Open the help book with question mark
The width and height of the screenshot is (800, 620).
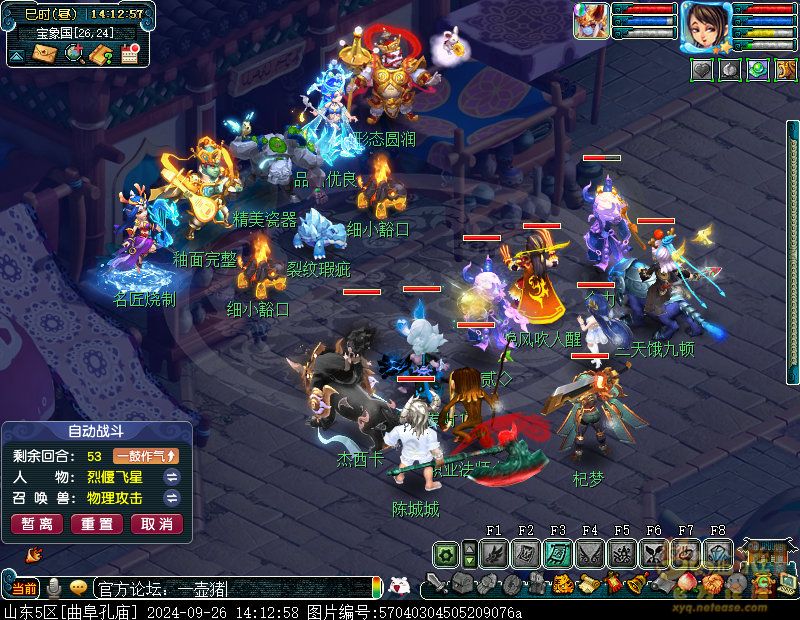100,55
